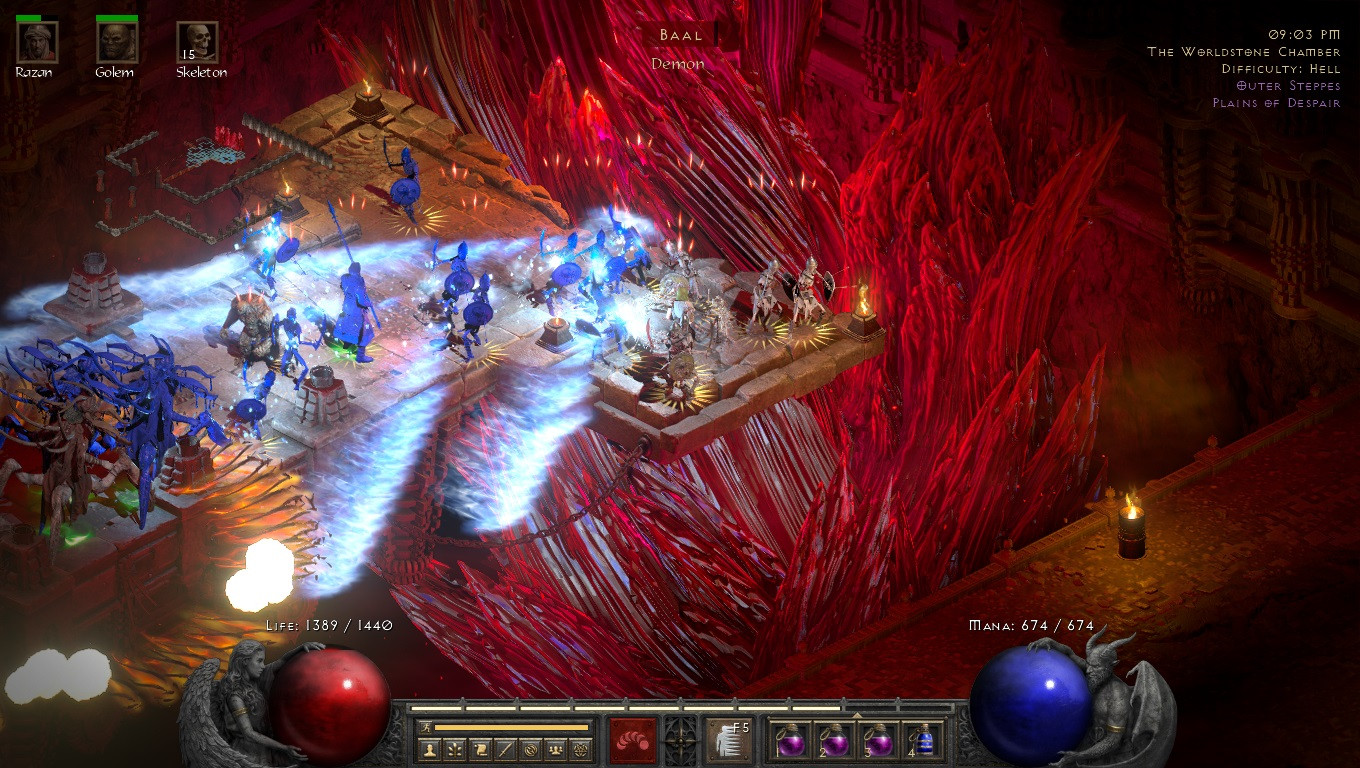Screen dimensions: 1360x768
Task: Select the Skeleton minion portrait
Action: (197, 43)
